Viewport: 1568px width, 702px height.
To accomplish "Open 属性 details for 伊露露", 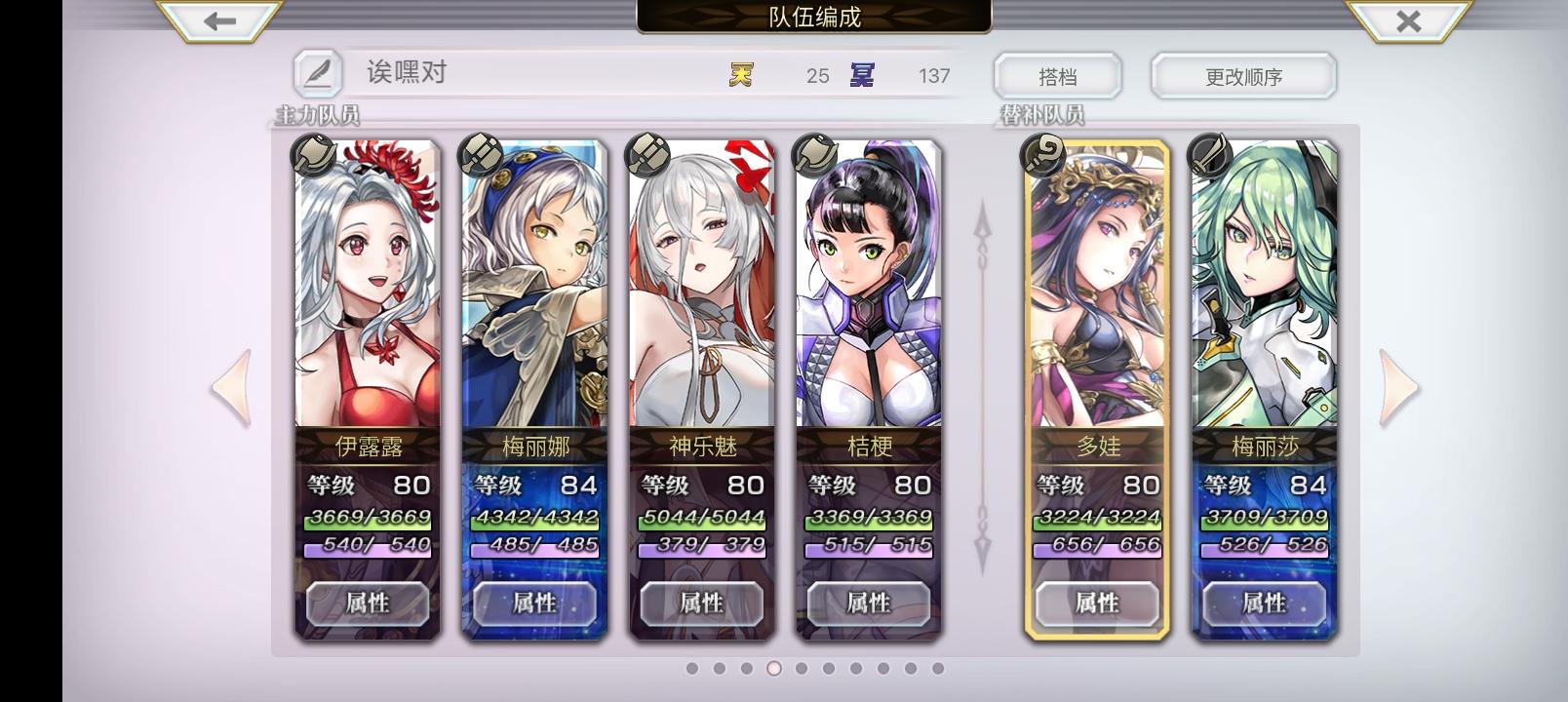I will point(366,604).
